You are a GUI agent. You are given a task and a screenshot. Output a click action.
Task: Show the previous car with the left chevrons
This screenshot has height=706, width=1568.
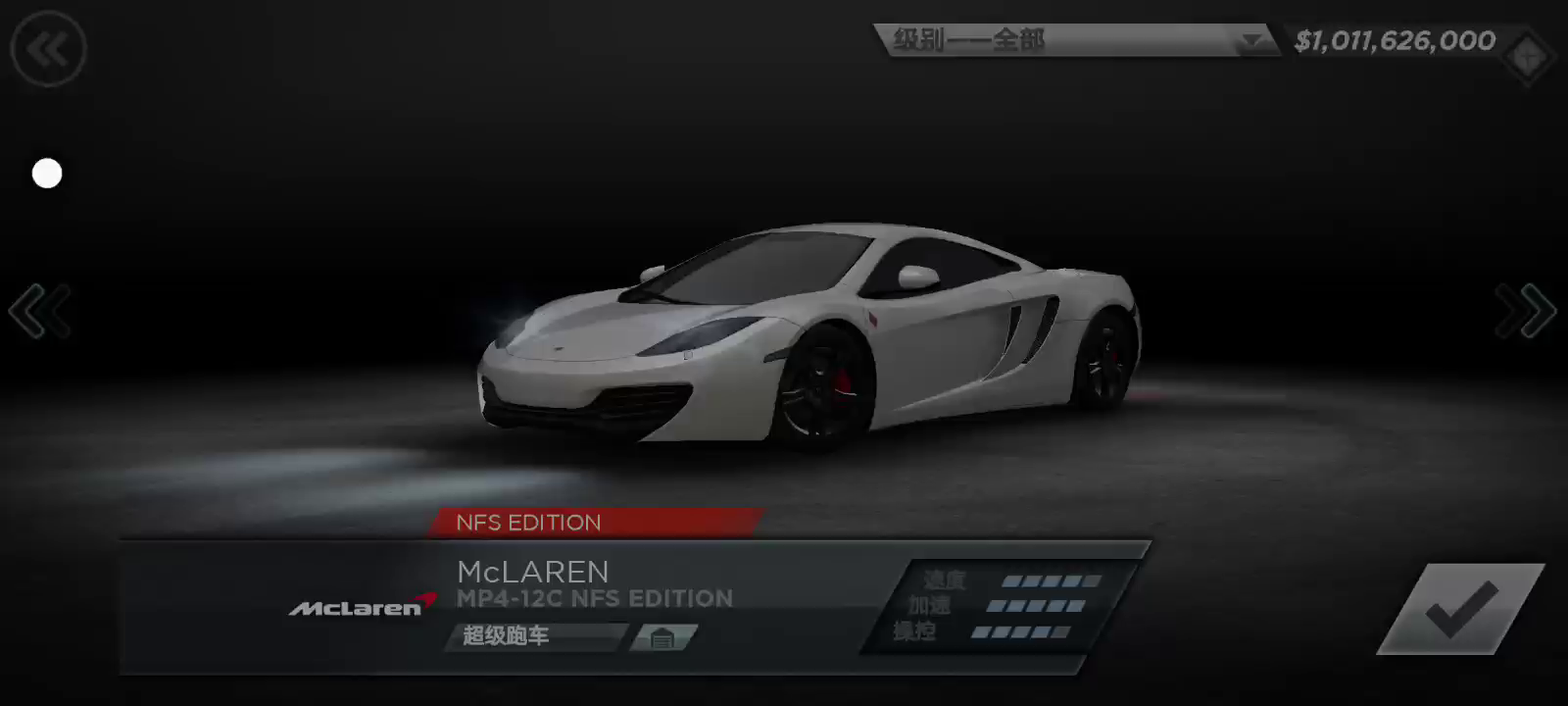point(40,312)
